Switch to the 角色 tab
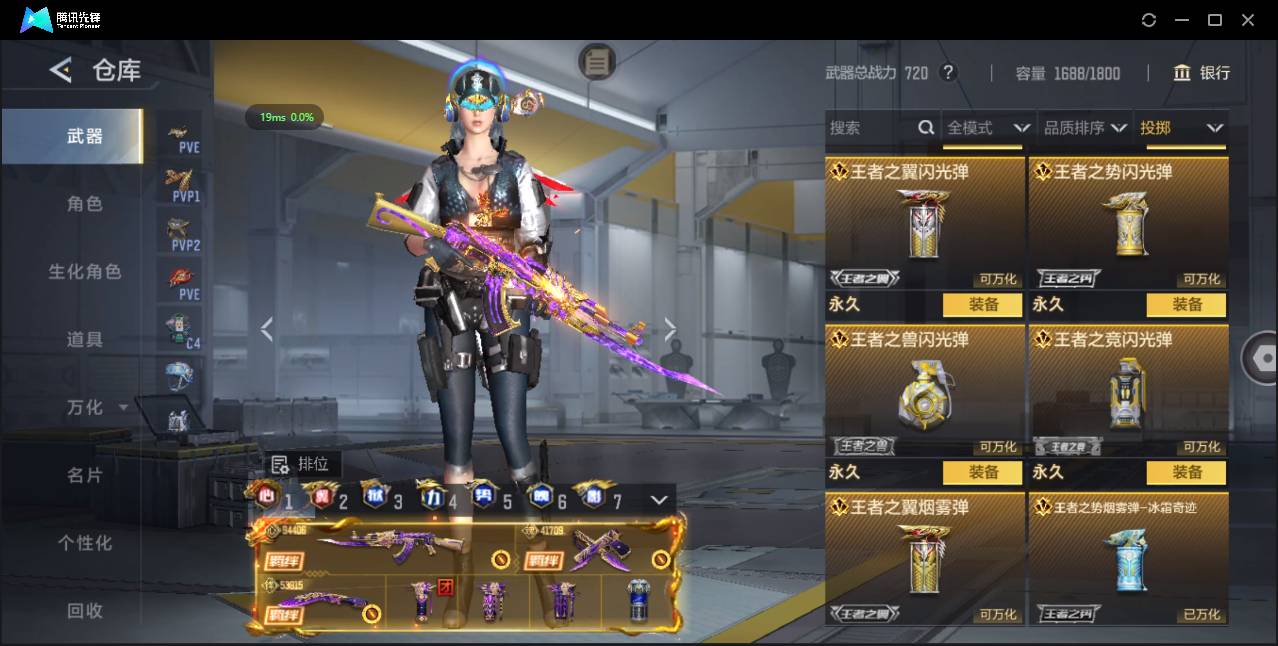 pos(85,204)
